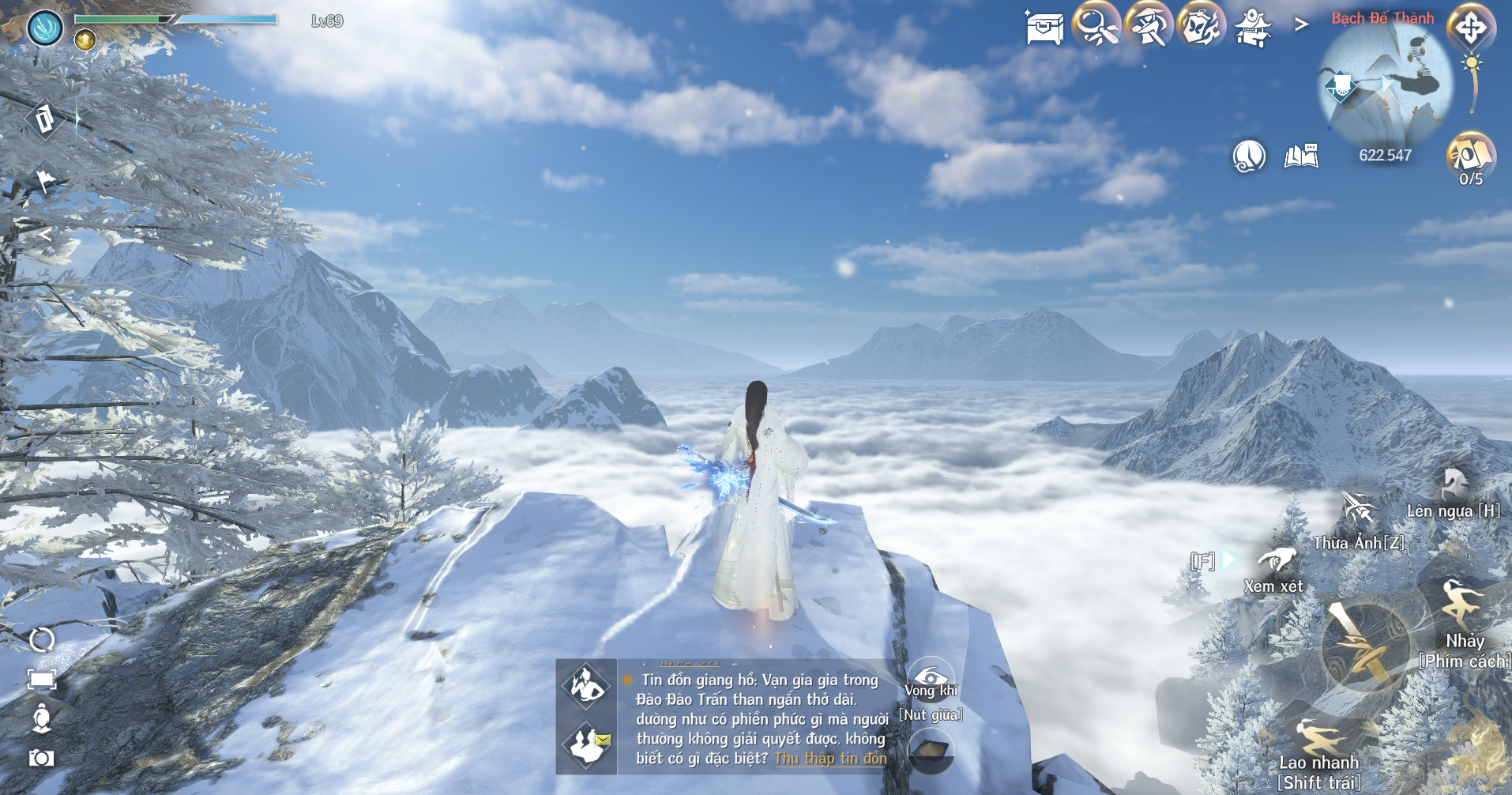Open the butterfly card icon
Image resolution: width=1512 pixels, height=795 pixels.
(x=1201, y=26)
